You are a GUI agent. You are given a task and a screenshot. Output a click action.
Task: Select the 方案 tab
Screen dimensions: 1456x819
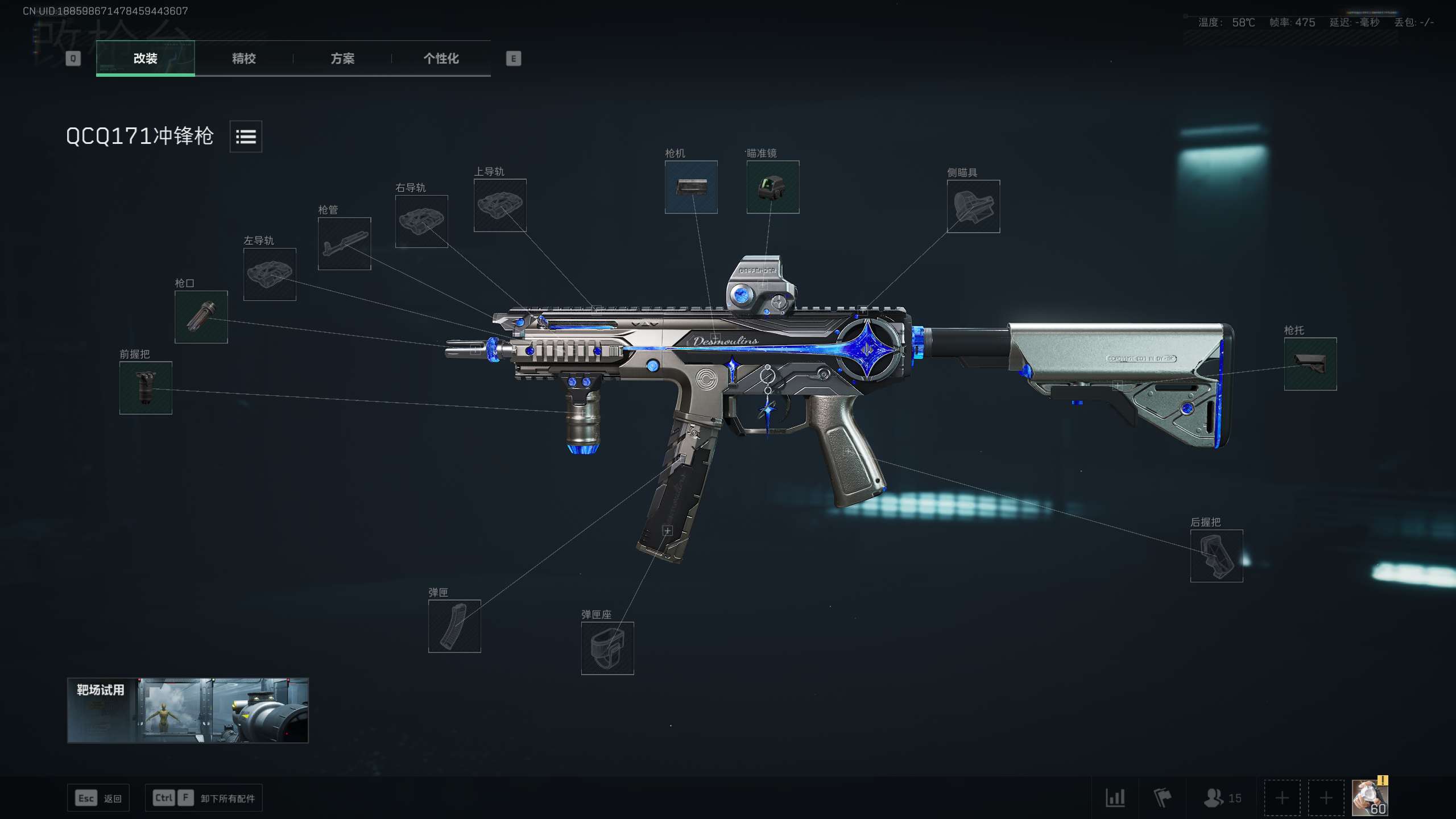pyautogui.click(x=342, y=58)
